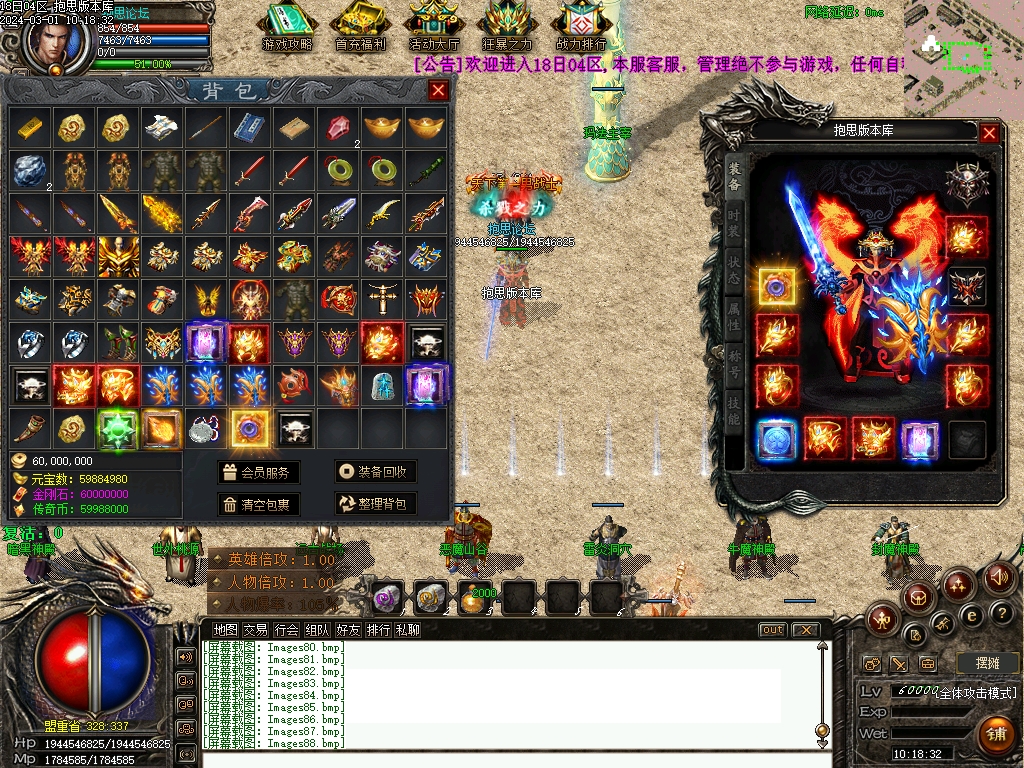Enter the 活动大厅 event hall
Viewport: 1024px width, 768px height.
tap(434, 26)
